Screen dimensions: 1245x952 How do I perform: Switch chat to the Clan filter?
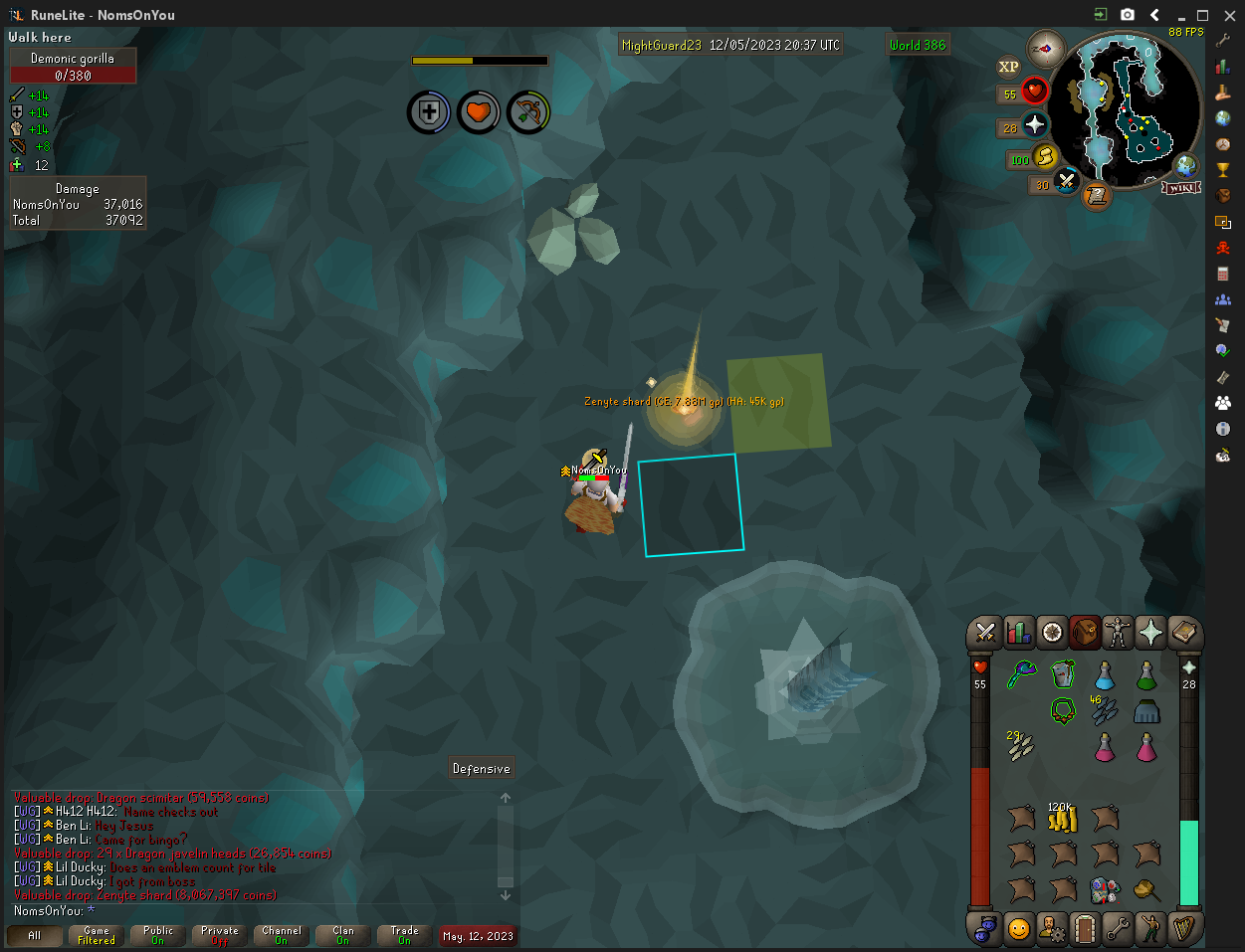click(x=343, y=935)
